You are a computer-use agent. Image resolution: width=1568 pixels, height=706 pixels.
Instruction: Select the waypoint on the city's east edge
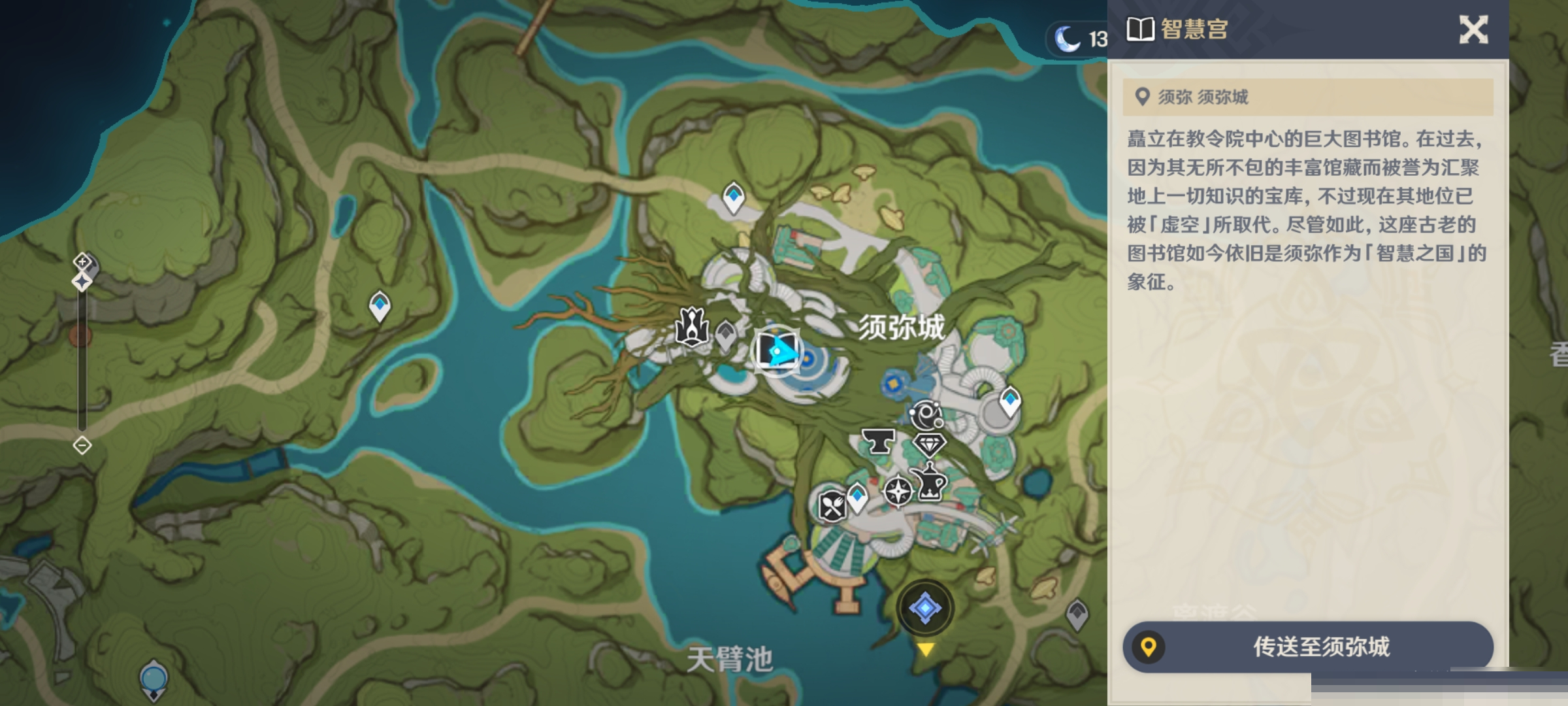[1010, 400]
